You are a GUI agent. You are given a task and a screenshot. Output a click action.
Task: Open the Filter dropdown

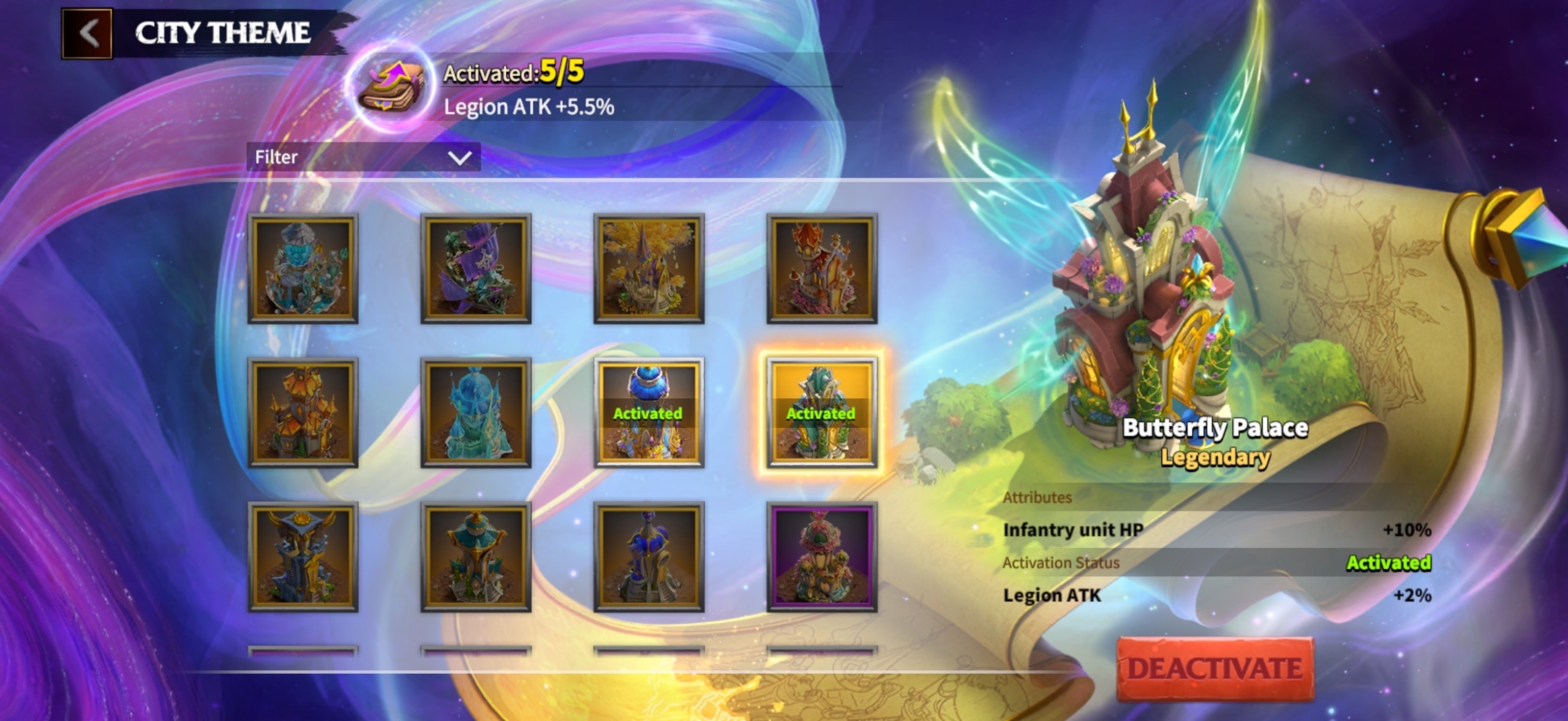363,157
